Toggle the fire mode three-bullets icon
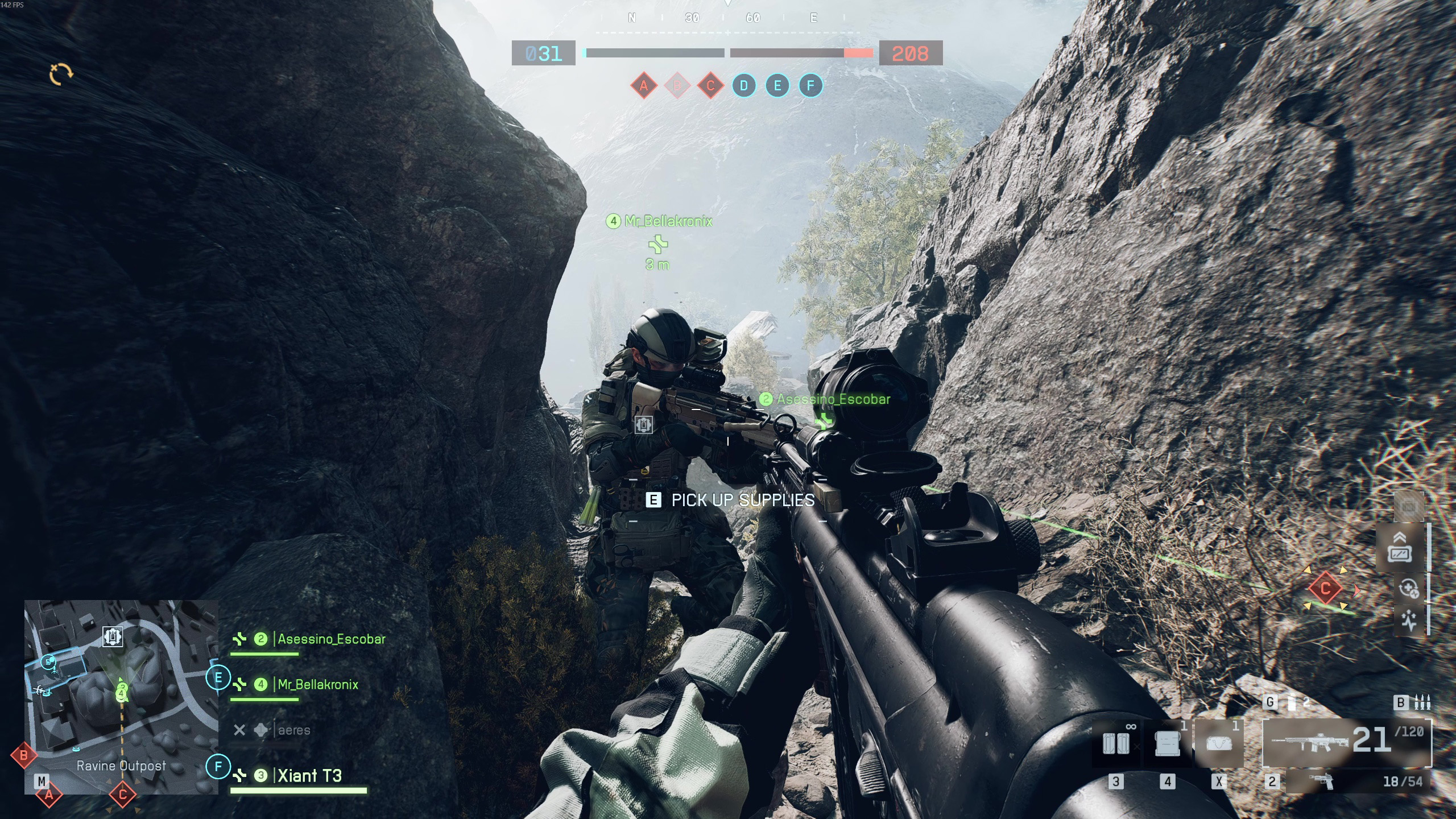The image size is (1456, 819). (x=1422, y=703)
